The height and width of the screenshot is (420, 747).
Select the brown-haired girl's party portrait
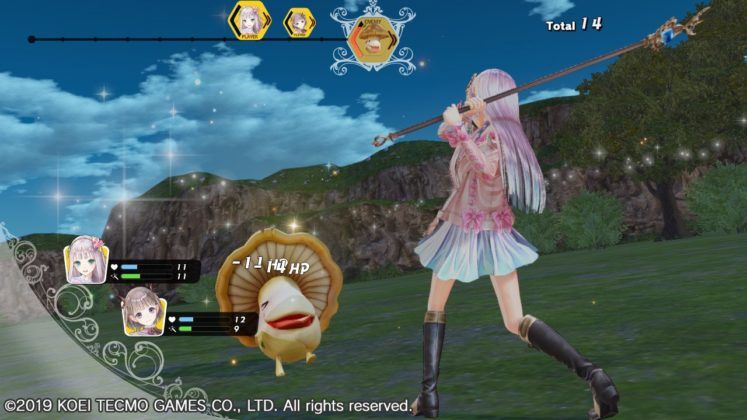point(143,314)
